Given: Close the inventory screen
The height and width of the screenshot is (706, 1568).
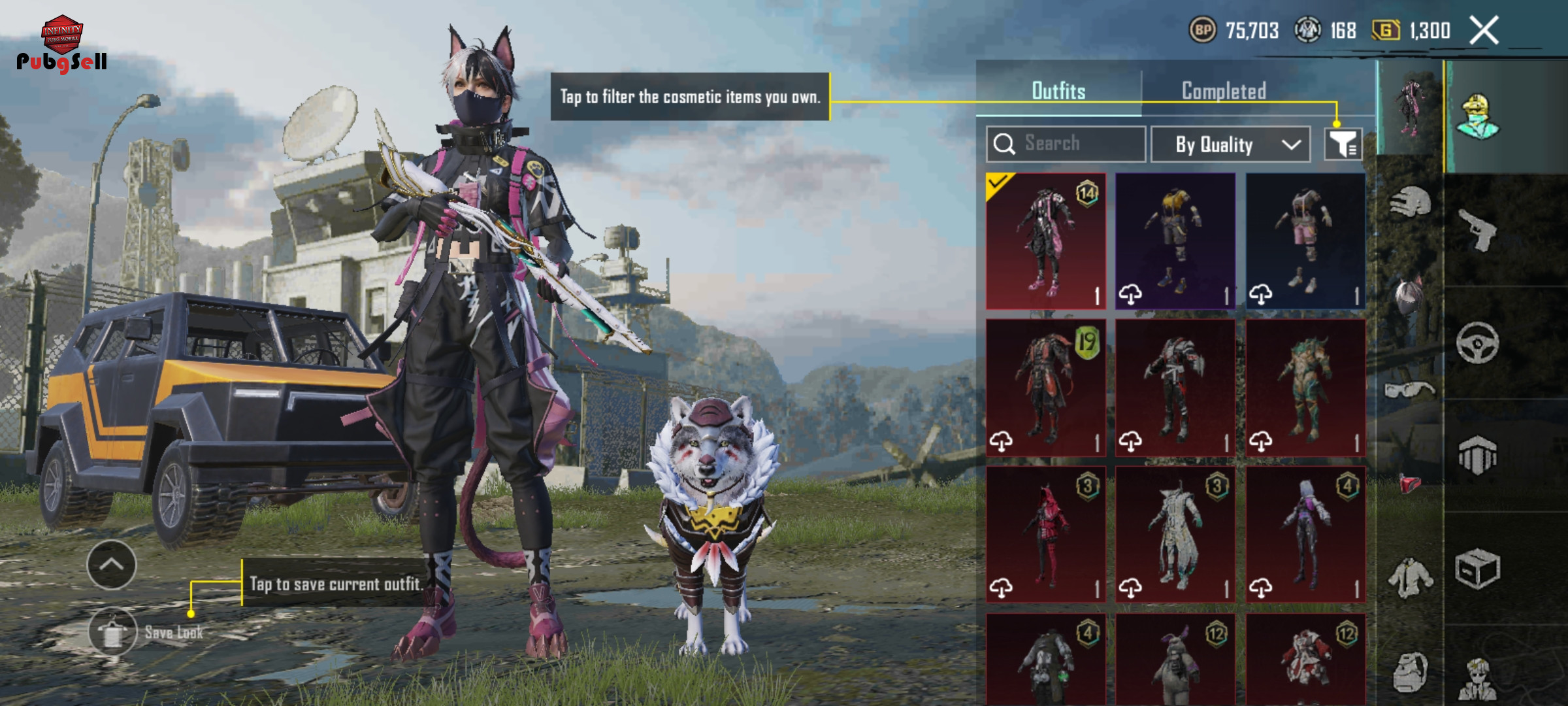Looking at the screenshot, I should pyautogui.click(x=1484, y=30).
